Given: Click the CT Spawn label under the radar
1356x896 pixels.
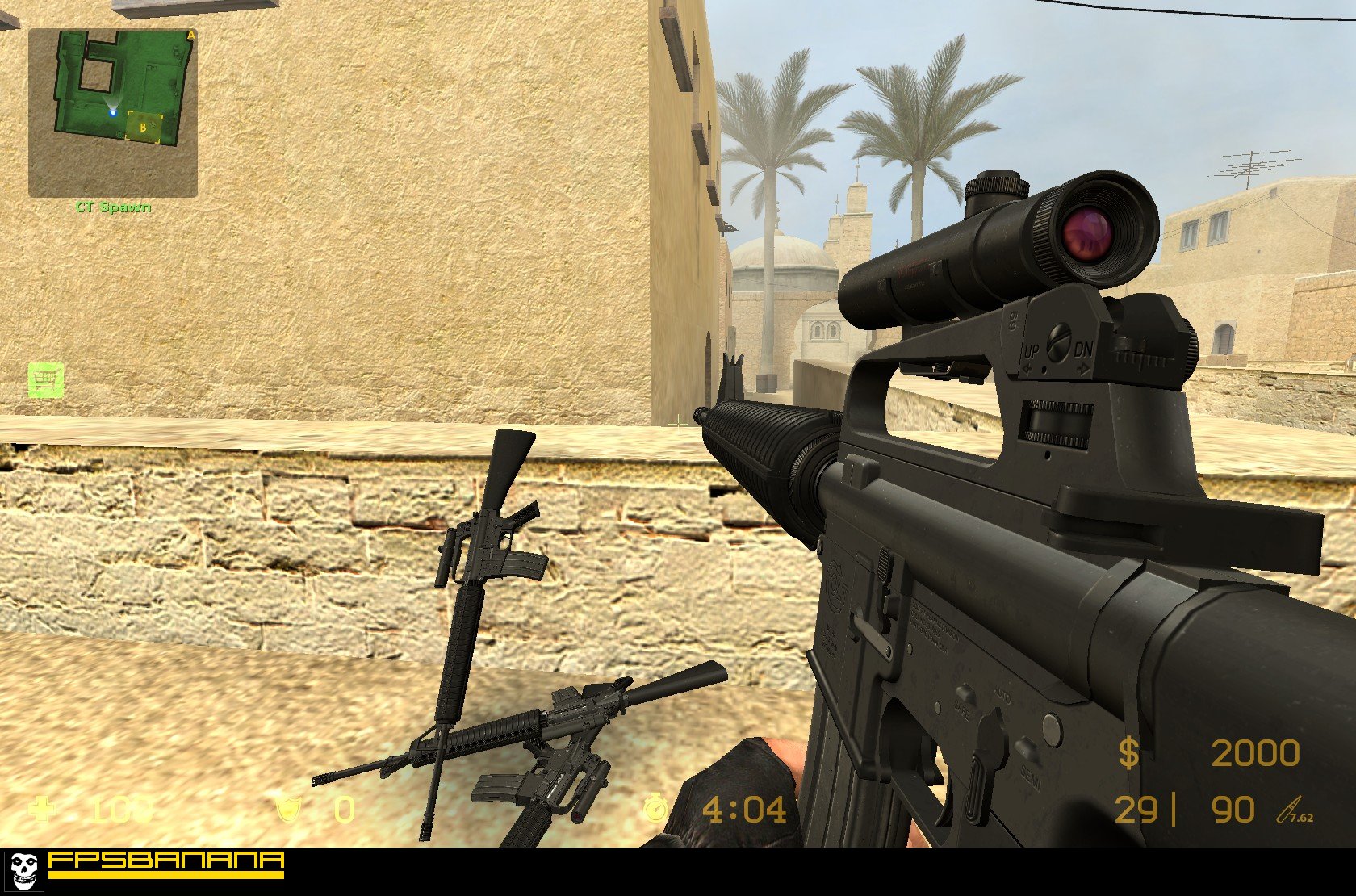Looking at the screenshot, I should [x=112, y=207].
